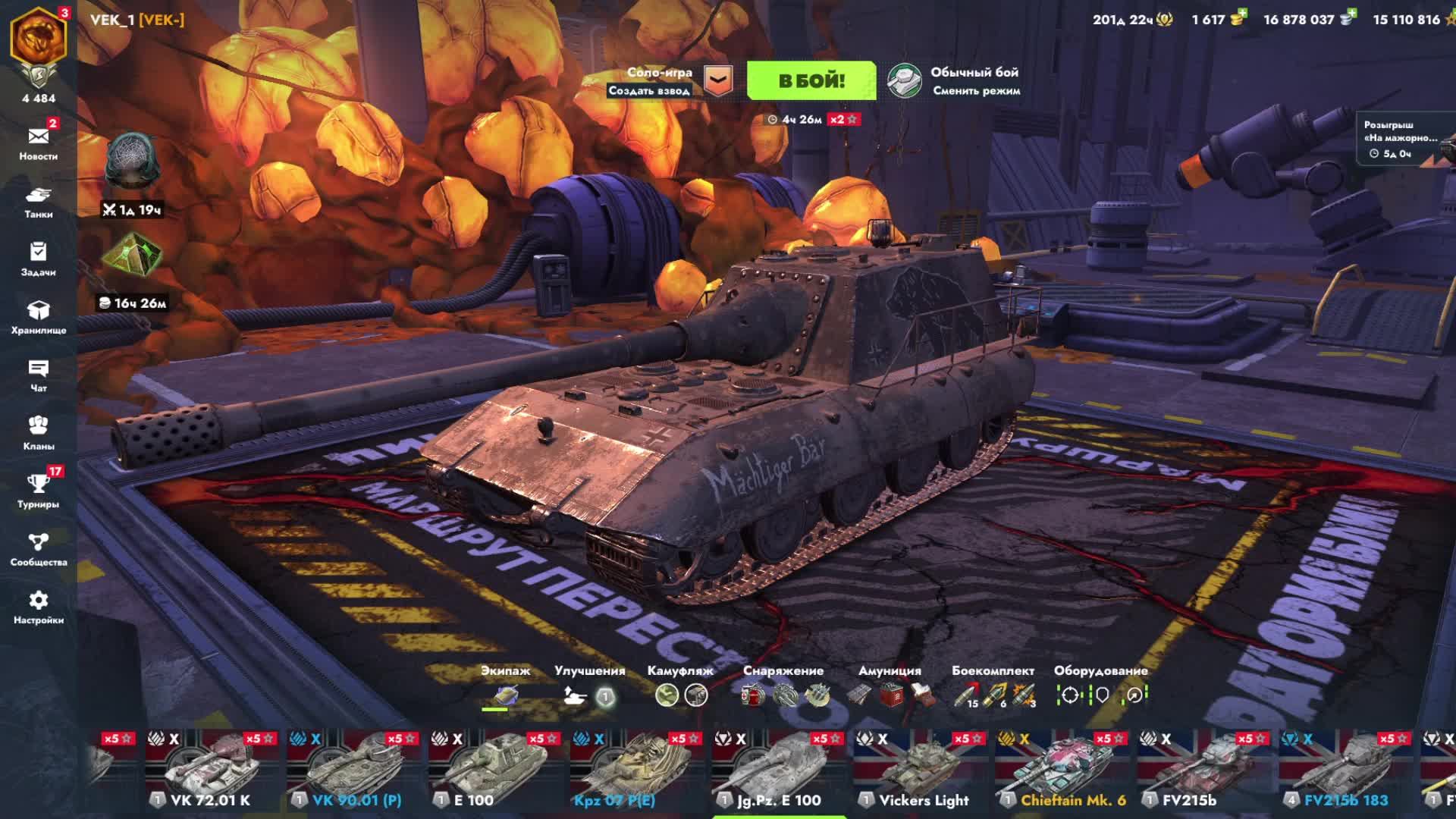Open the Задачи tasks menu
The image size is (1456, 819).
pos(38,259)
